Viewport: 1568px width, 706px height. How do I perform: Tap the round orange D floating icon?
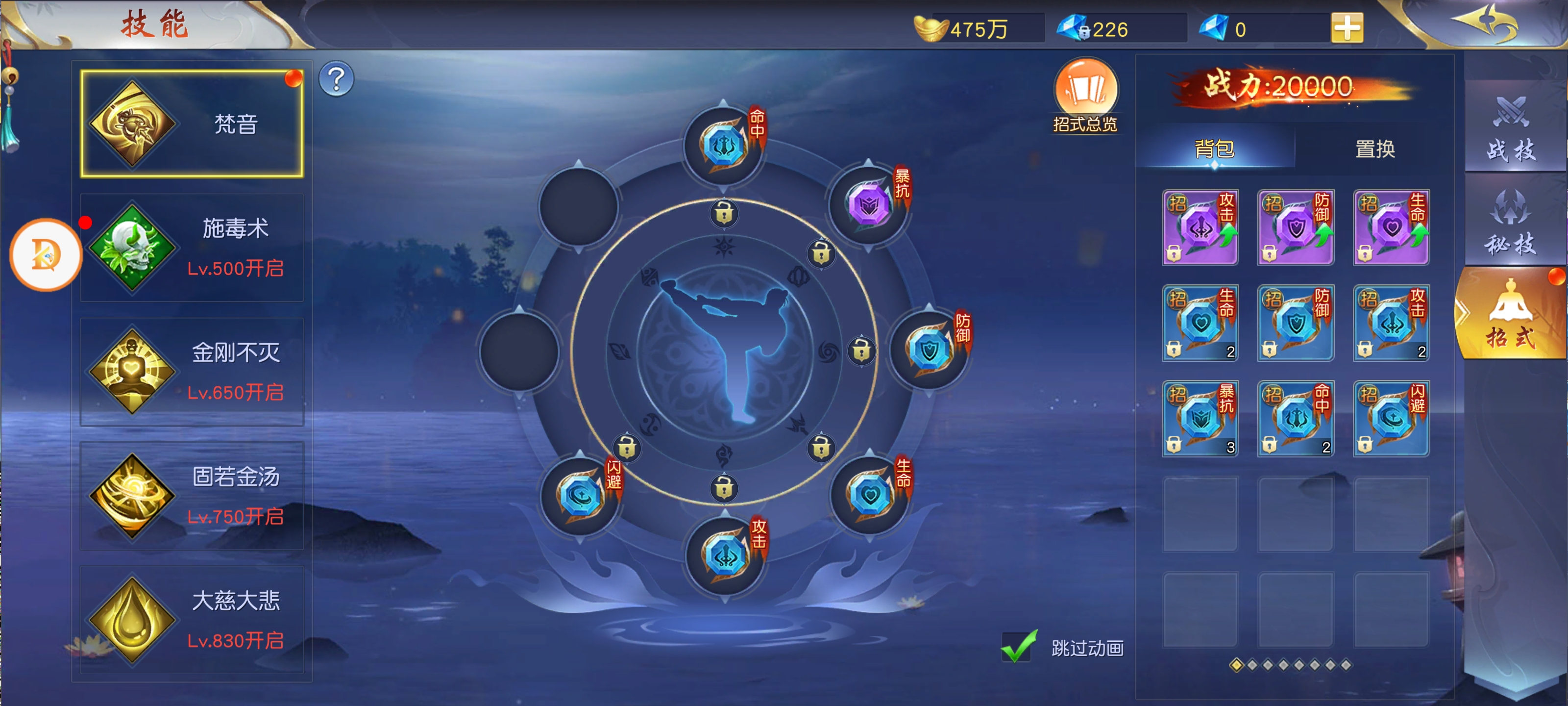(46, 254)
